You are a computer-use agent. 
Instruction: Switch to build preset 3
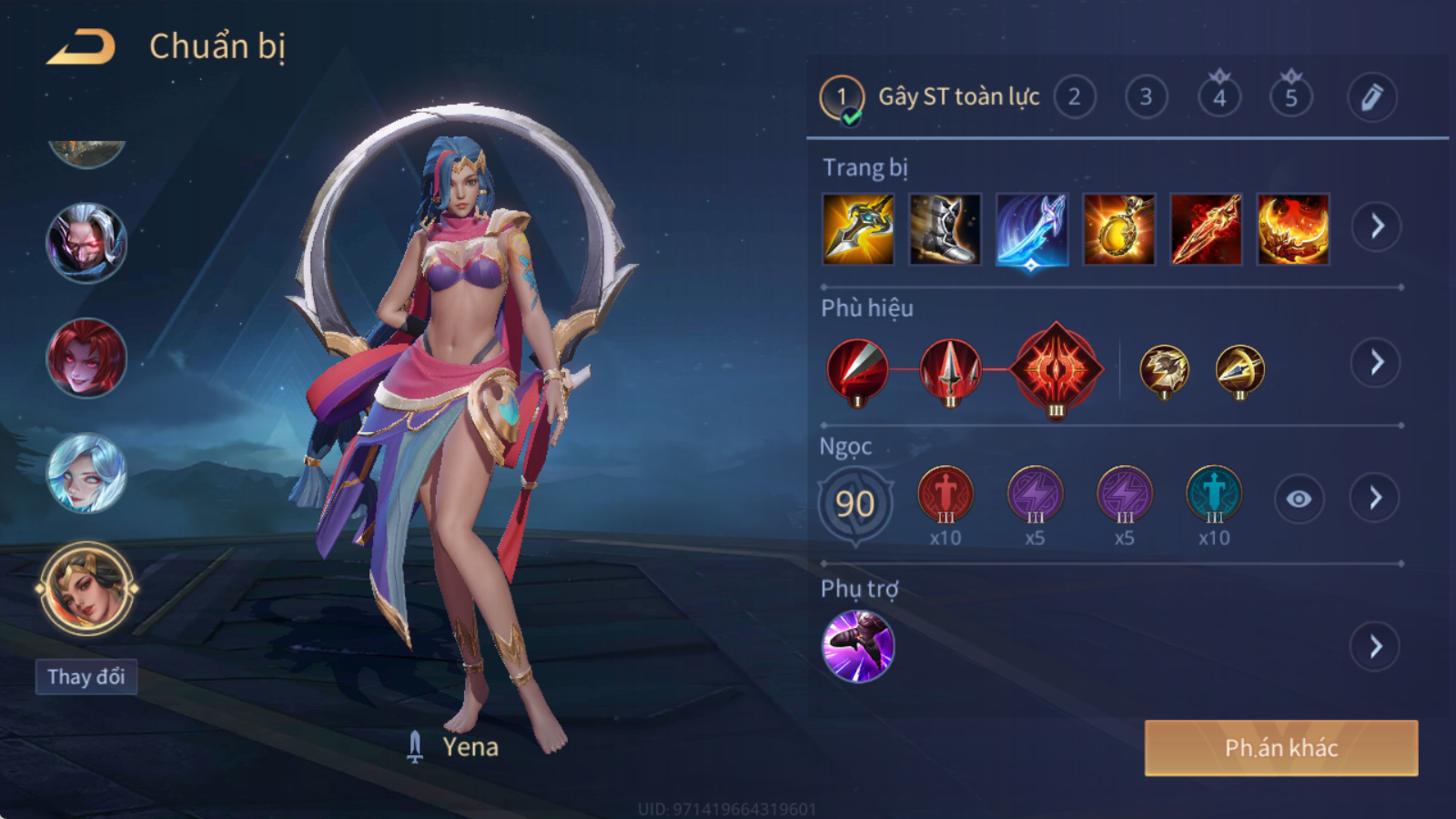(x=1147, y=97)
